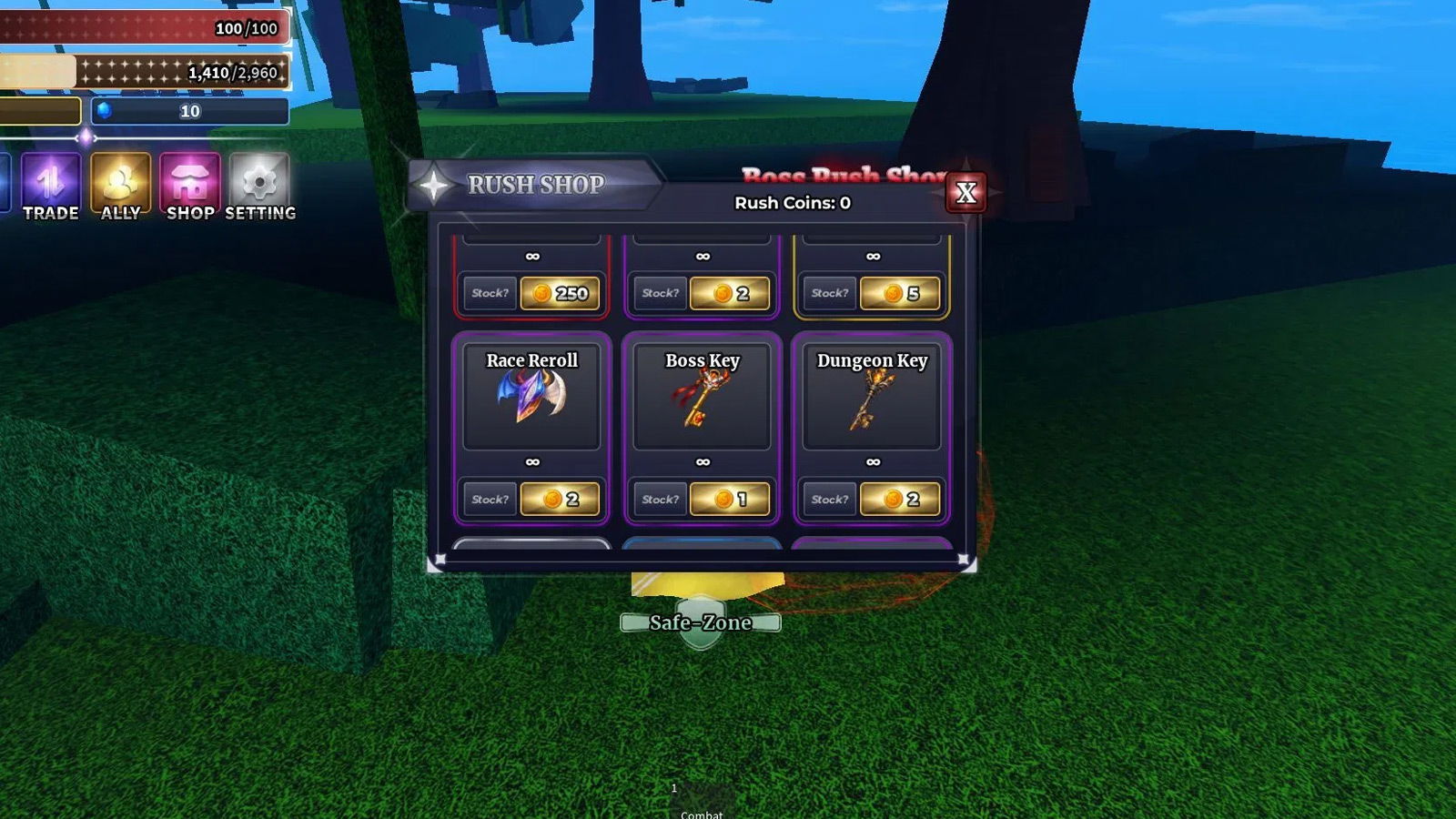Buy the item costing 250 coins

point(560,293)
